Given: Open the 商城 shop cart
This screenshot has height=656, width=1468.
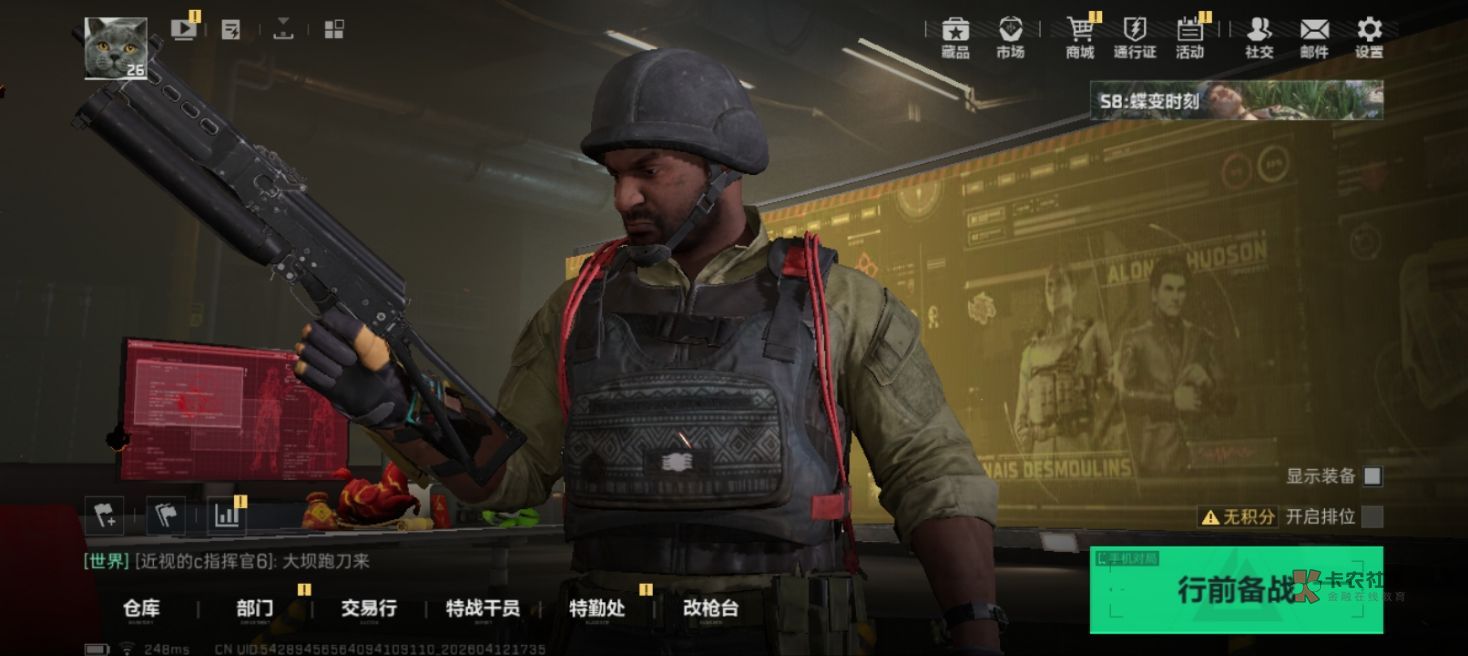Looking at the screenshot, I should pos(1080,38).
